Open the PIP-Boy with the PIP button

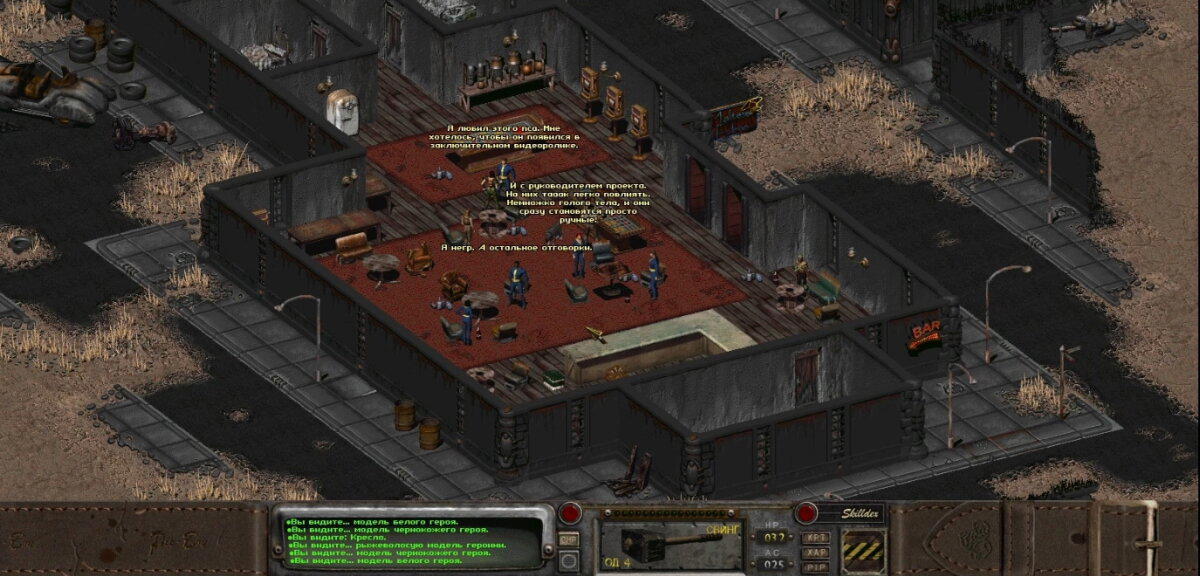coord(814,565)
